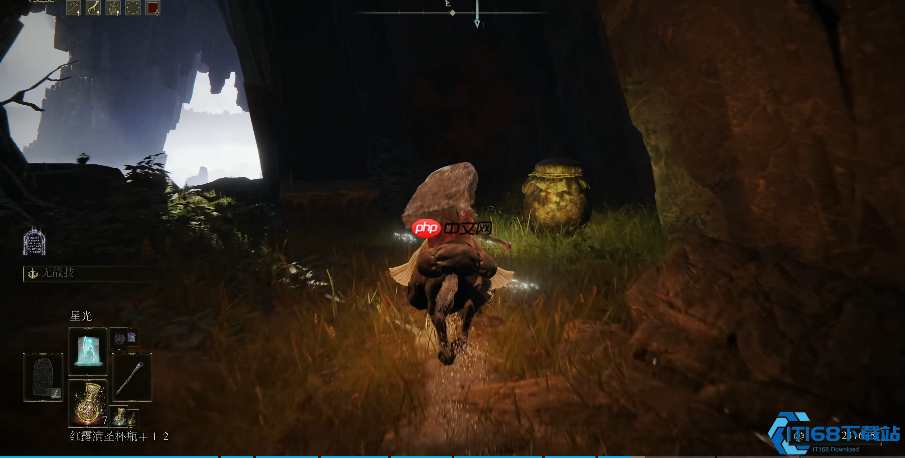
Task: Inspect the red square status effect icon
Action: (x=153, y=8)
